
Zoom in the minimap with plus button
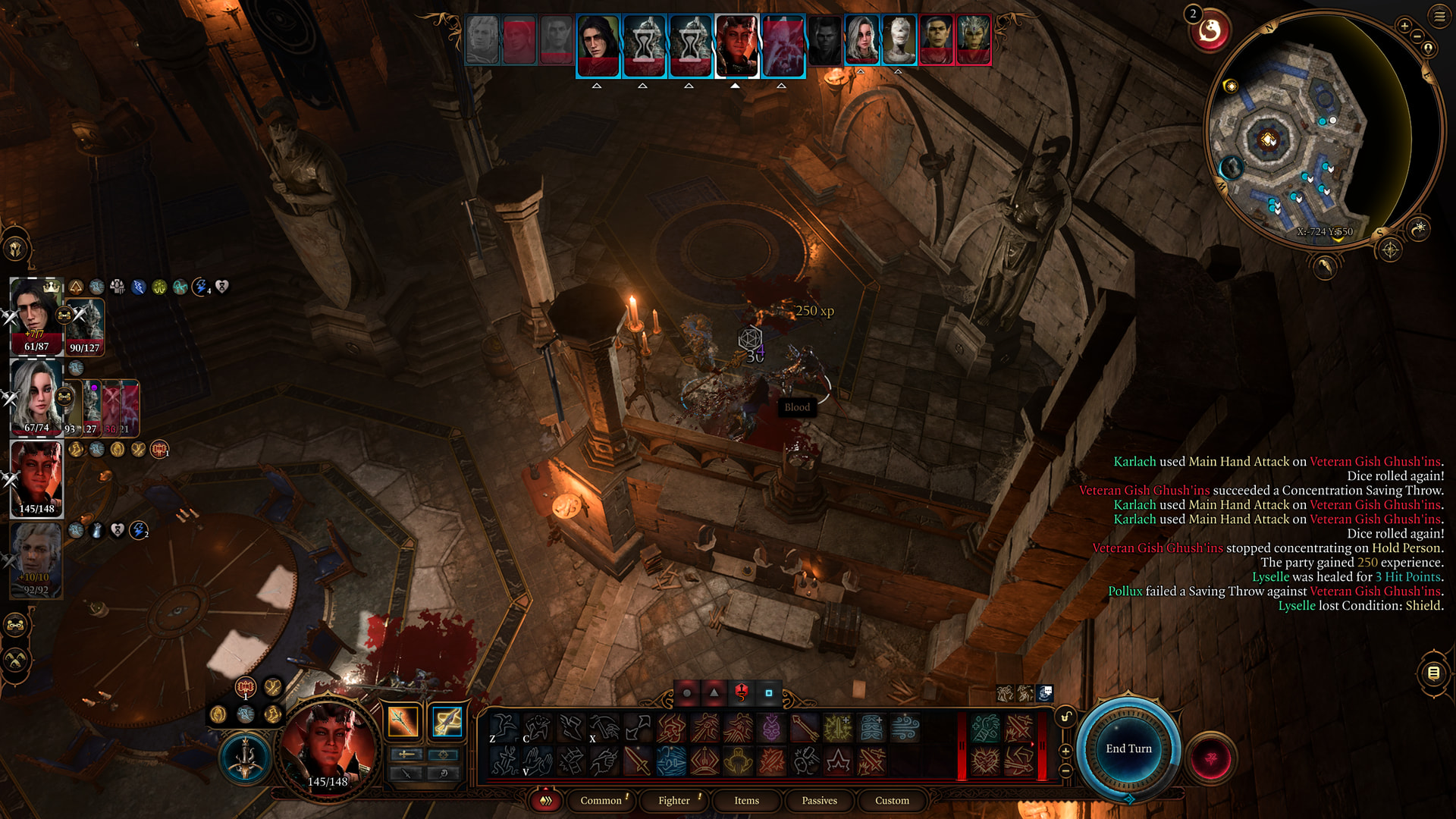(1404, 26)
